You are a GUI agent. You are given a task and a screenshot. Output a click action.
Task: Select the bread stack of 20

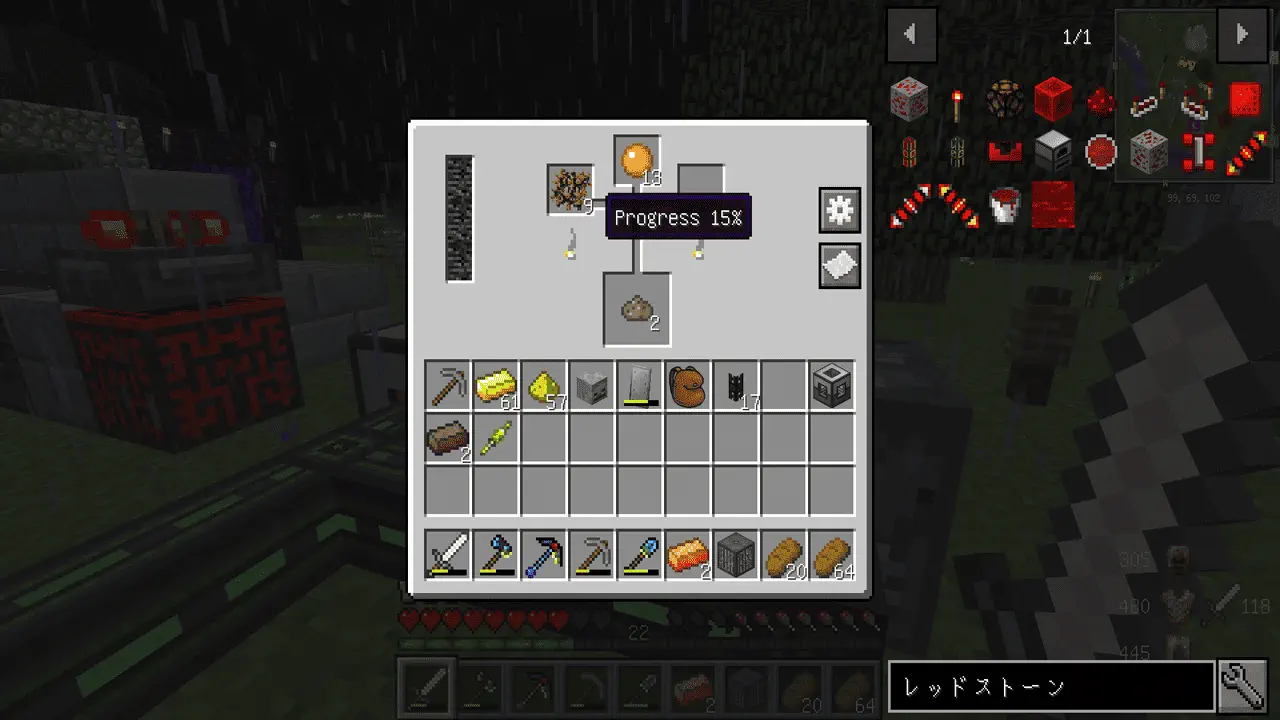(784, 555)
